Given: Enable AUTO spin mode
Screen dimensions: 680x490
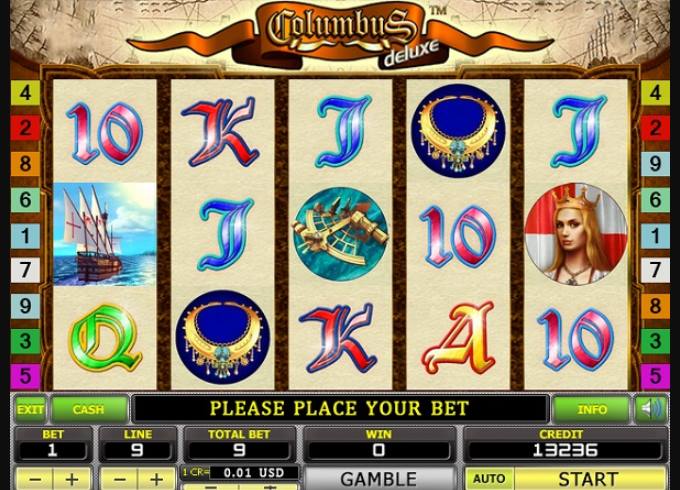Looking at the screenshot, I should click(488, 479).
